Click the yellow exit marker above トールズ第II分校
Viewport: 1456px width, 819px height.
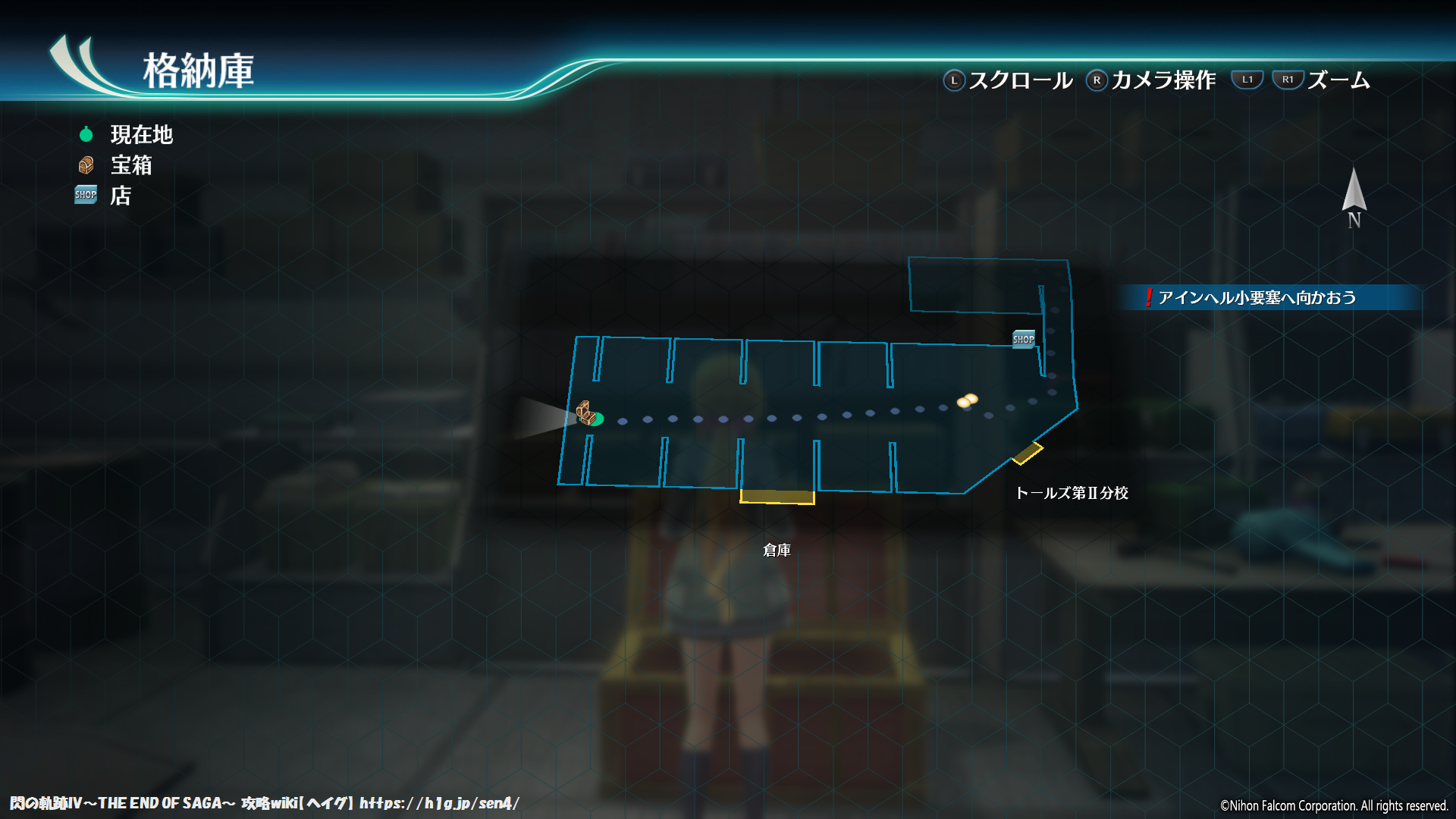(1028, 453)
